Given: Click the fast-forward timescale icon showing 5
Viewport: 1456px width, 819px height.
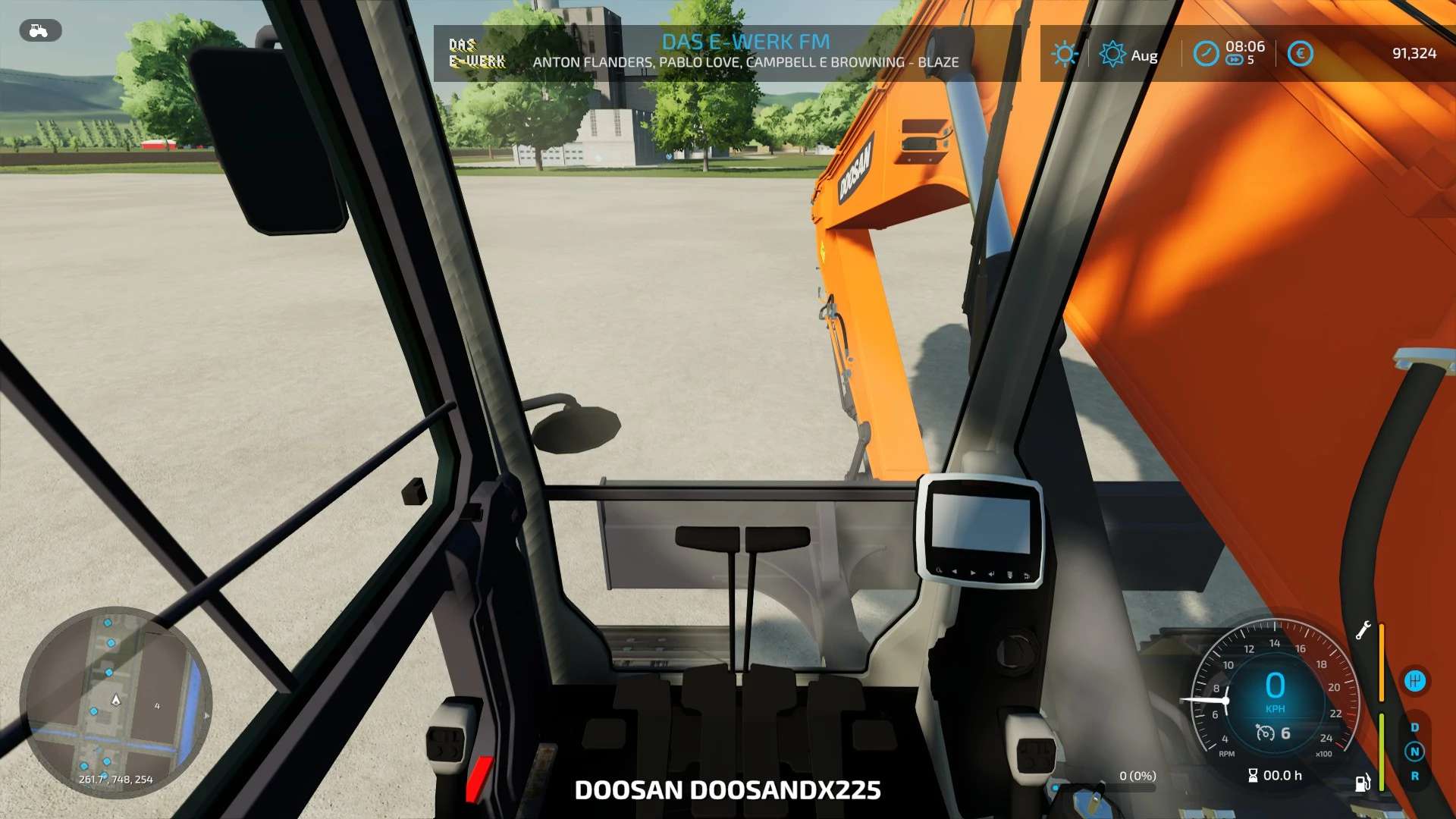Looking at the screenshot, I should point(1235,59).
